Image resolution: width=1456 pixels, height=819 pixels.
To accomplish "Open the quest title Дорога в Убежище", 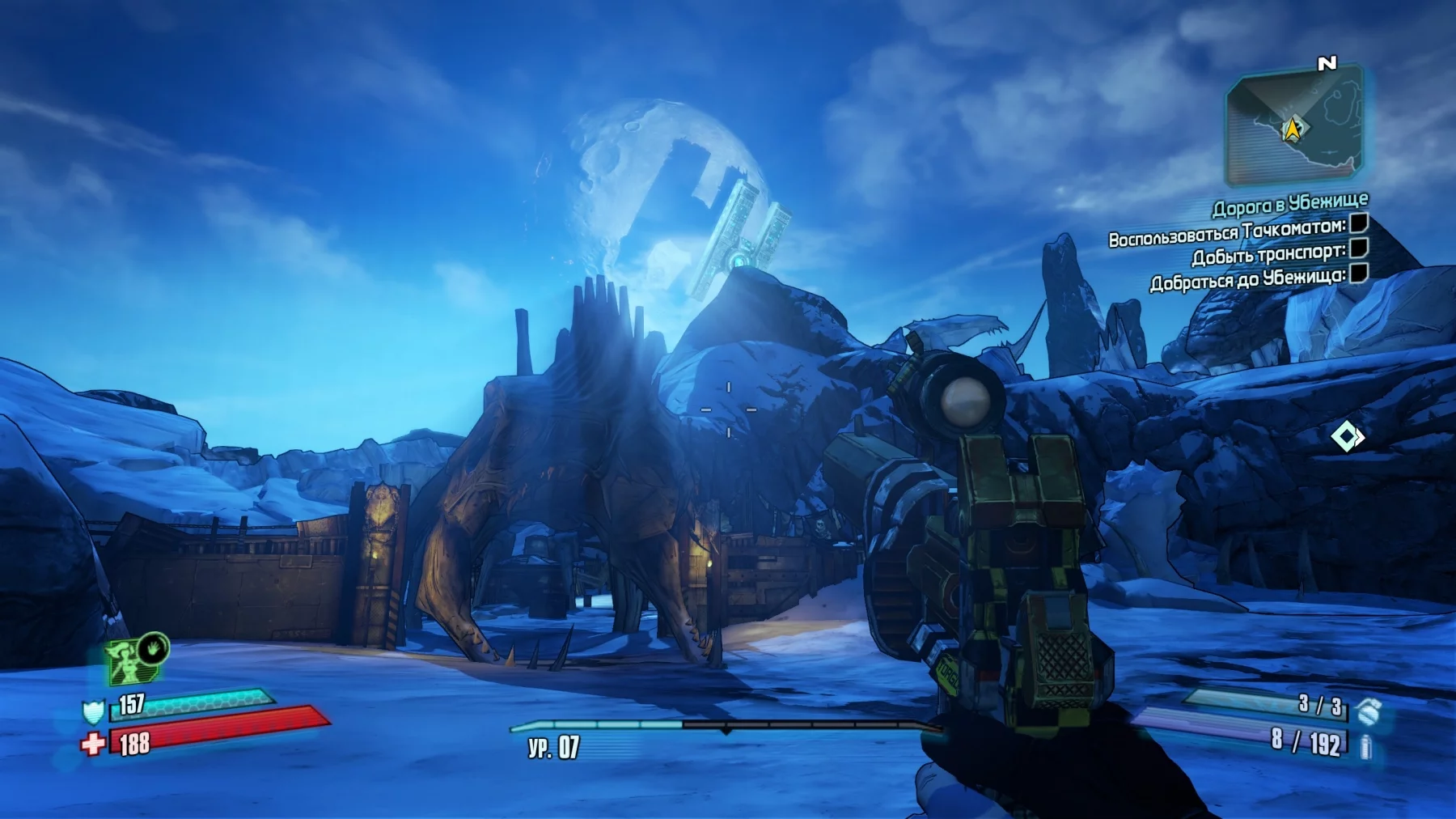I will (1289, 205).
